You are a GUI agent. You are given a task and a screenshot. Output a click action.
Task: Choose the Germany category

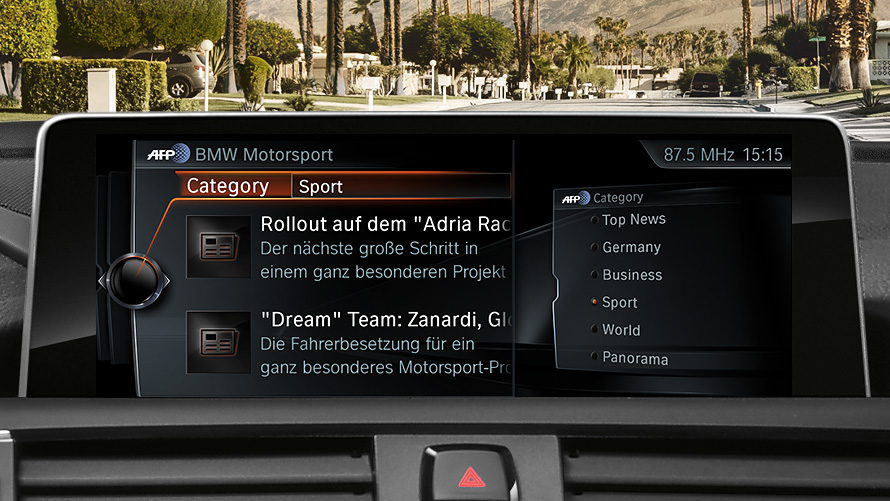(x=631, y=247)
